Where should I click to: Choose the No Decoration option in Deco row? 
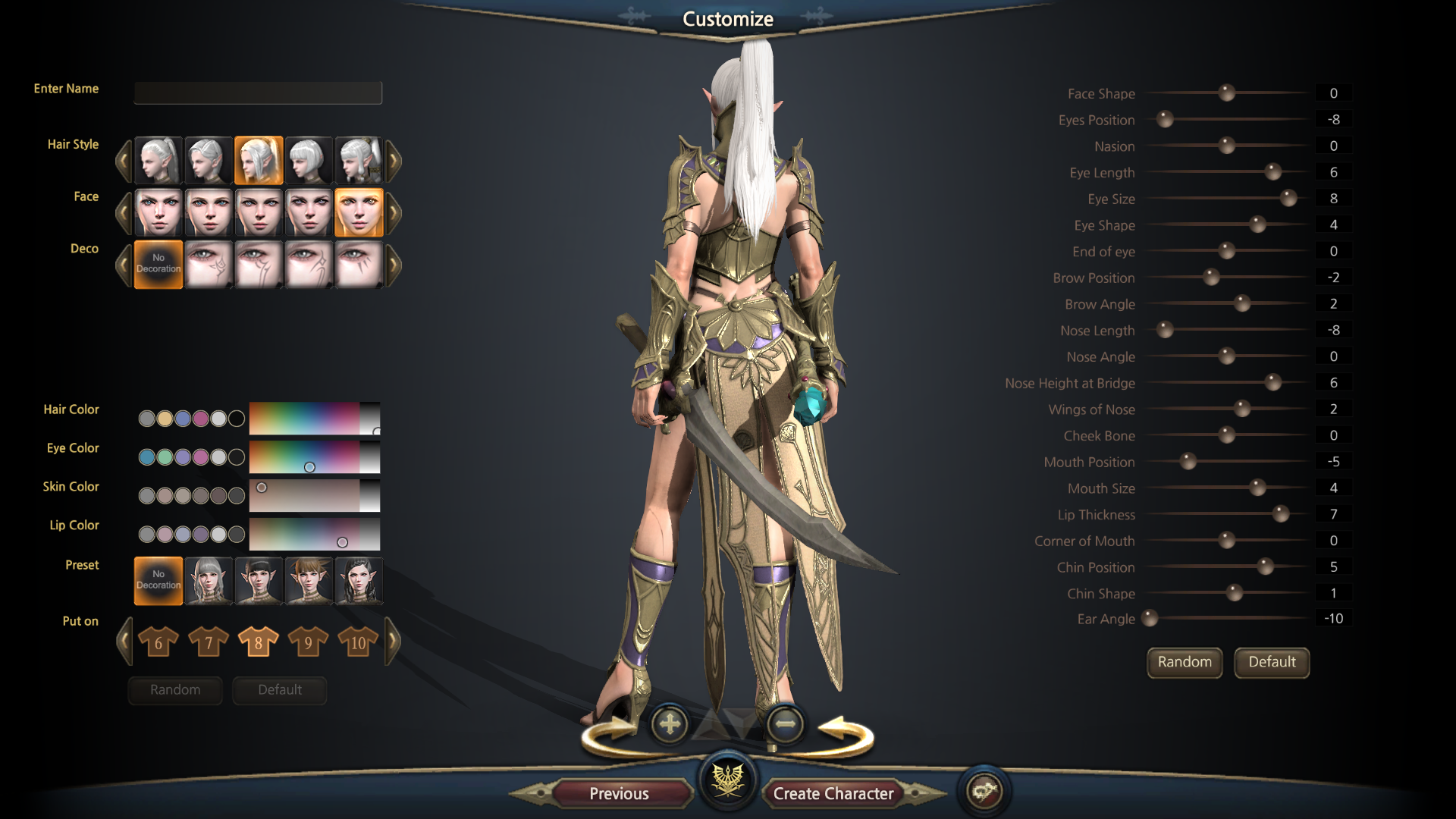coord(158,265)
